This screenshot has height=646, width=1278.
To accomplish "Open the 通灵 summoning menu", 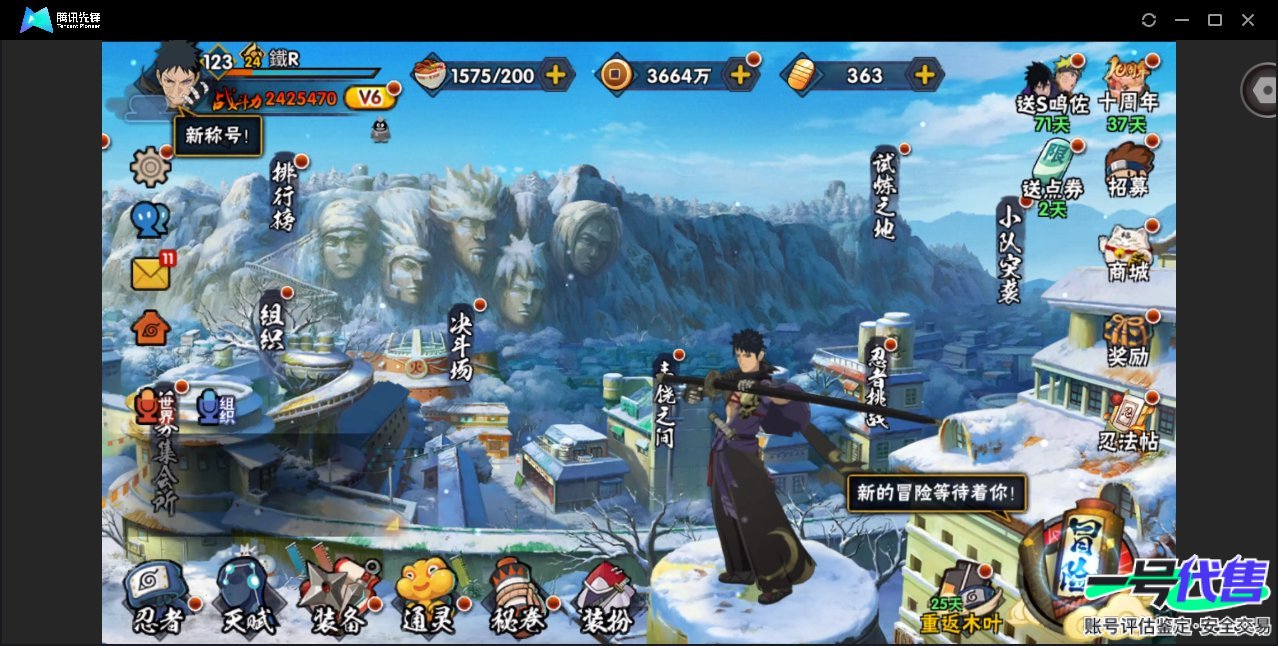I will coord(428,598).
